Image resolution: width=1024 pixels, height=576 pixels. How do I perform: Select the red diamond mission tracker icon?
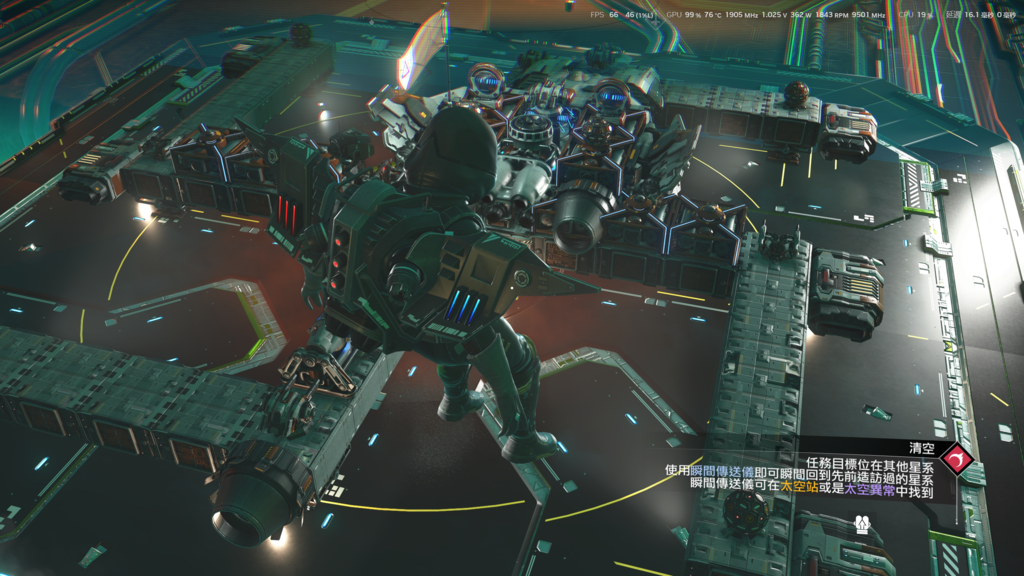pos(957,461)
